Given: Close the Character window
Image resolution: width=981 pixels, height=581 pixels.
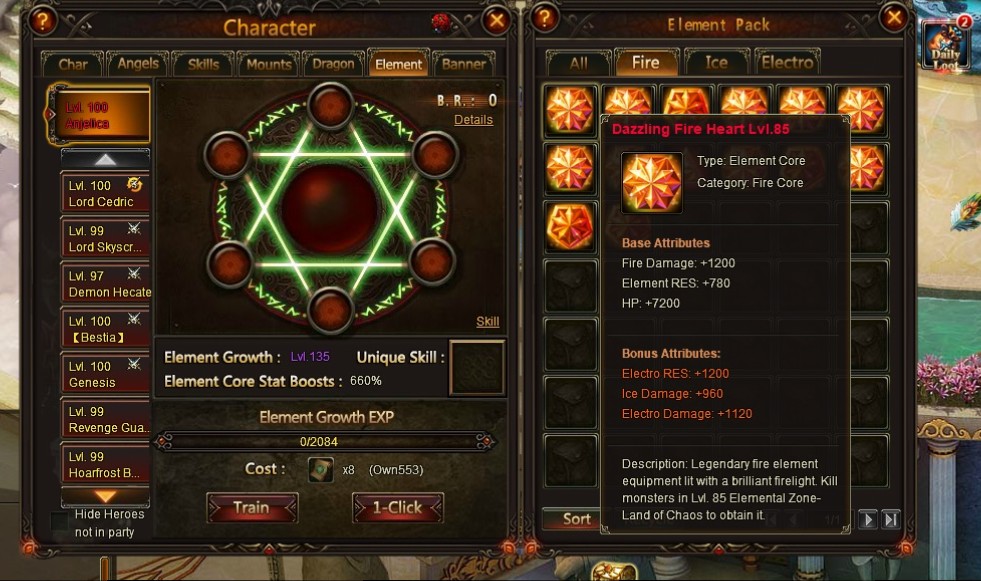Looking at the screenshot, I should 496,19.
